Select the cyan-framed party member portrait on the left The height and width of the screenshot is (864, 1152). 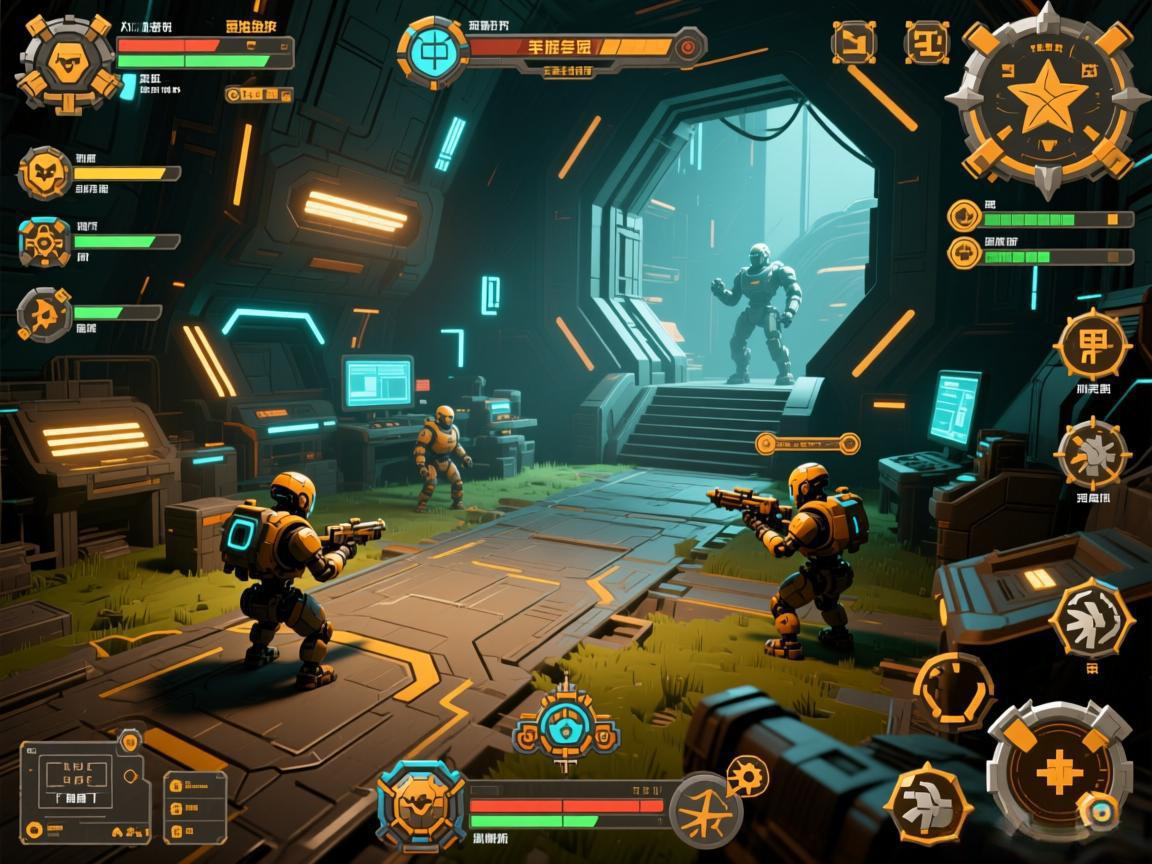click(45, 242)
